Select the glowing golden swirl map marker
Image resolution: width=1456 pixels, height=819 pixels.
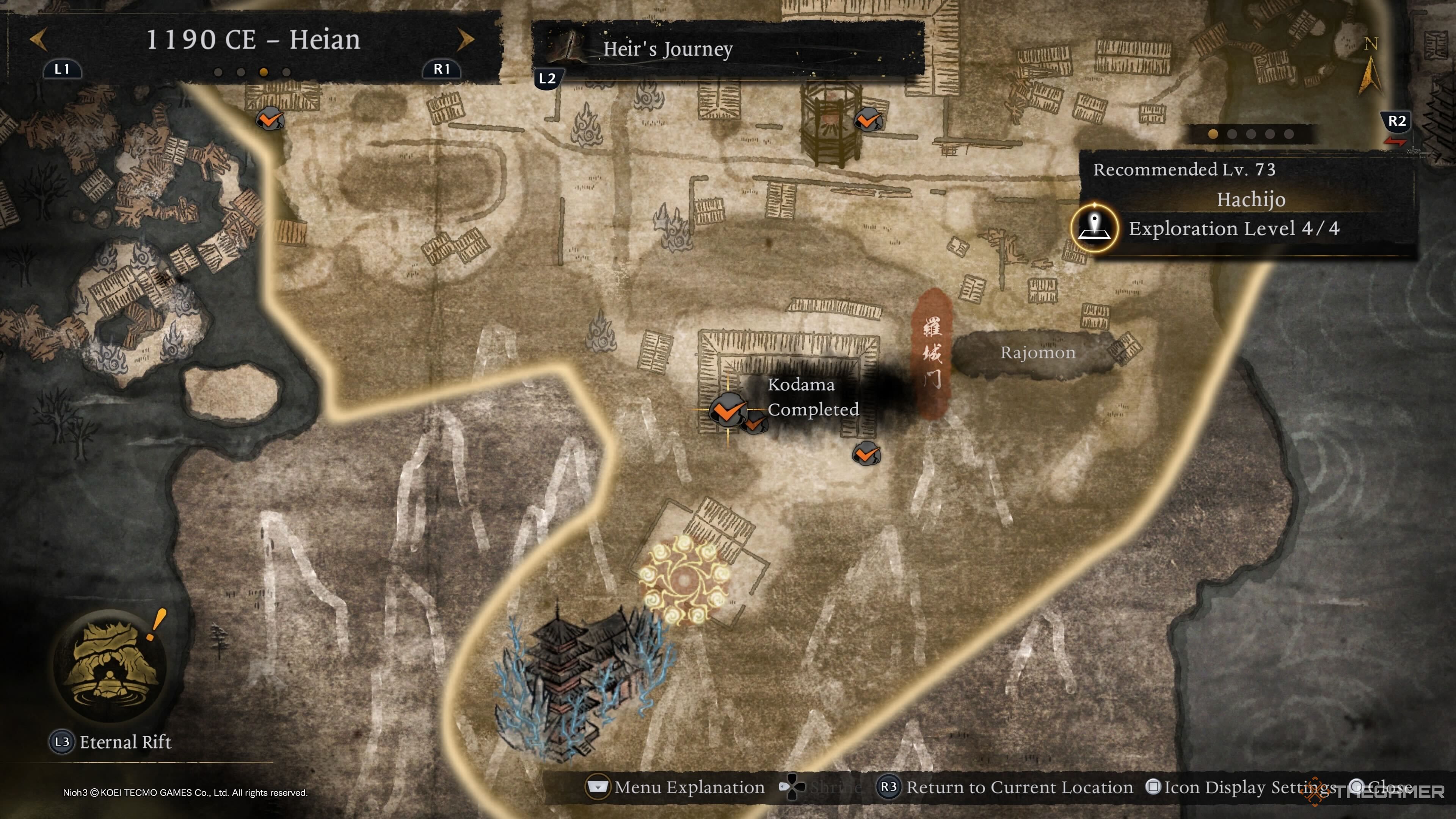pyautogui.click(x=684, y=580)
